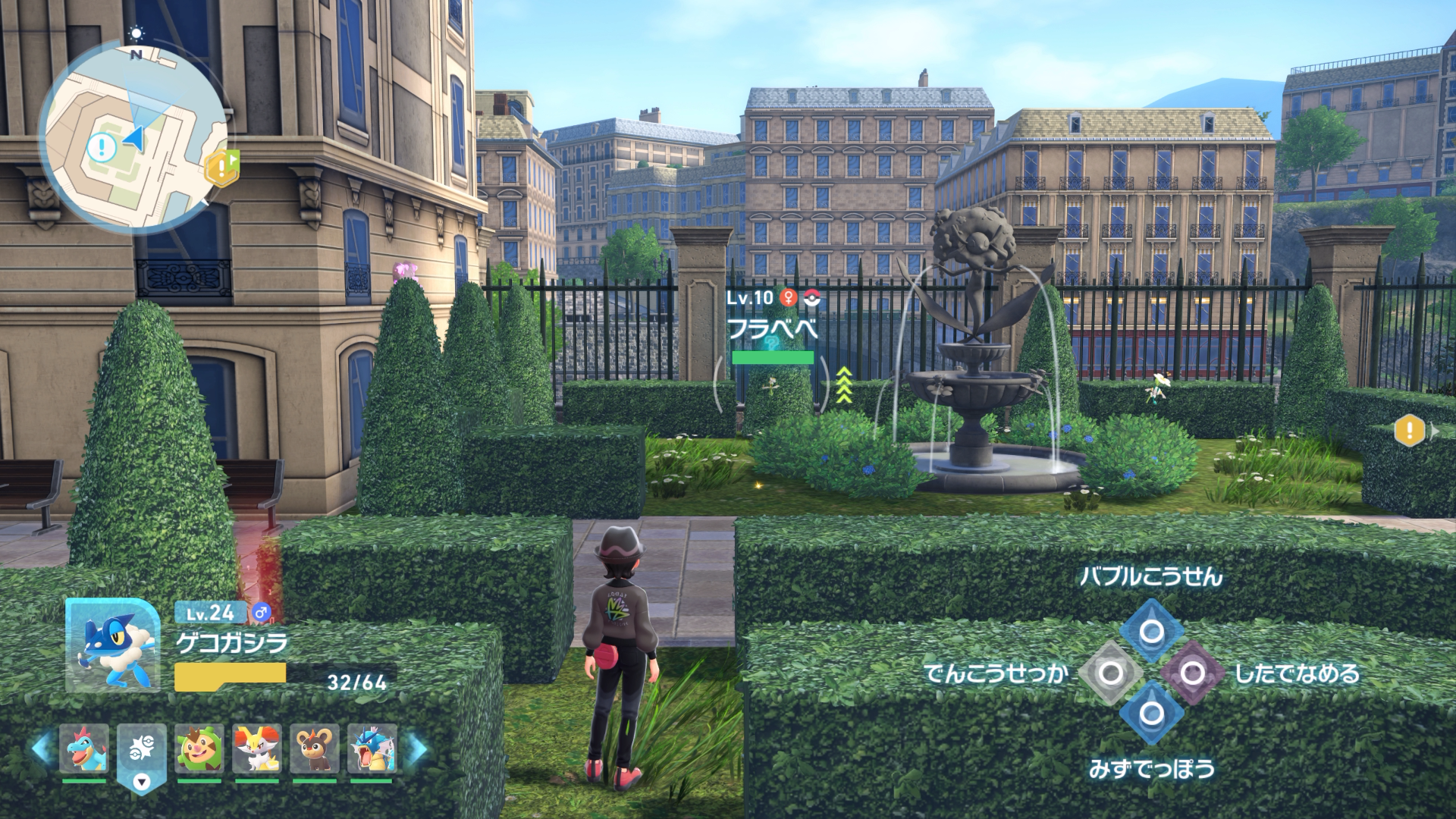The width and height of the screenshot is (1456, 819).
Task: Click the yellow quest indicator at screen edge
Action: point(1409,431)
